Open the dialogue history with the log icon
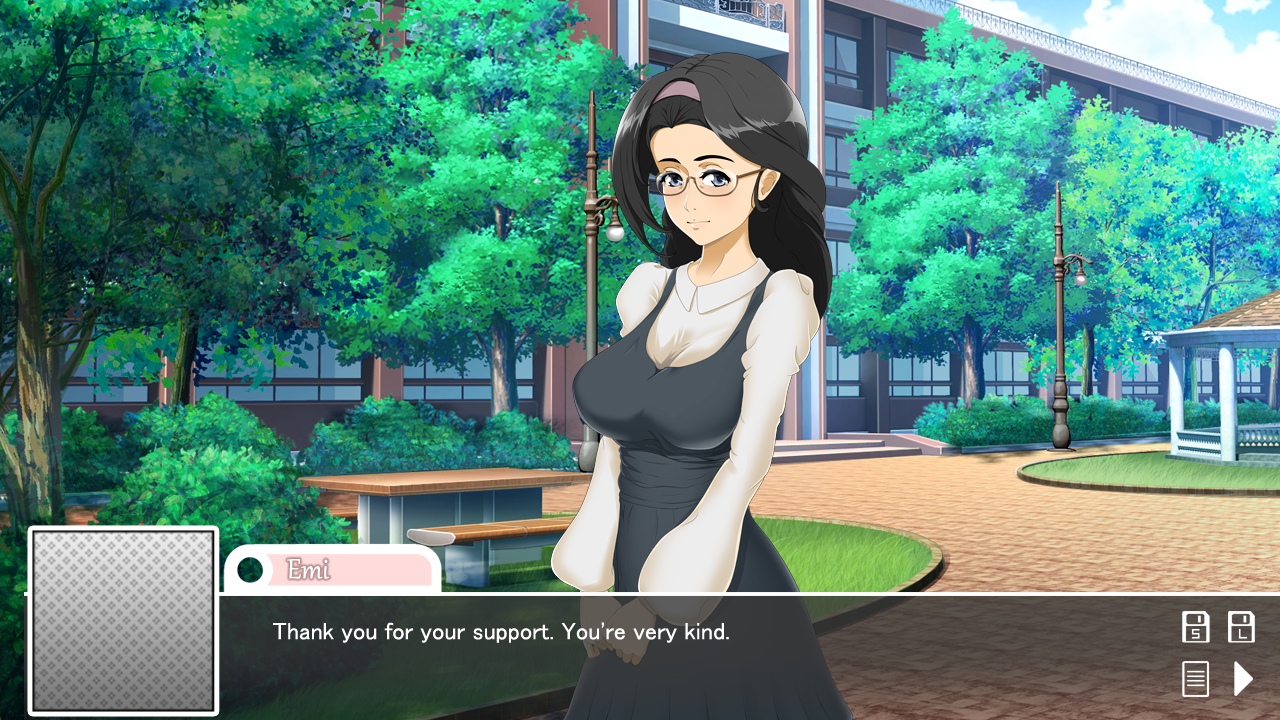The image size is (1280, 720). point(1196,678)
